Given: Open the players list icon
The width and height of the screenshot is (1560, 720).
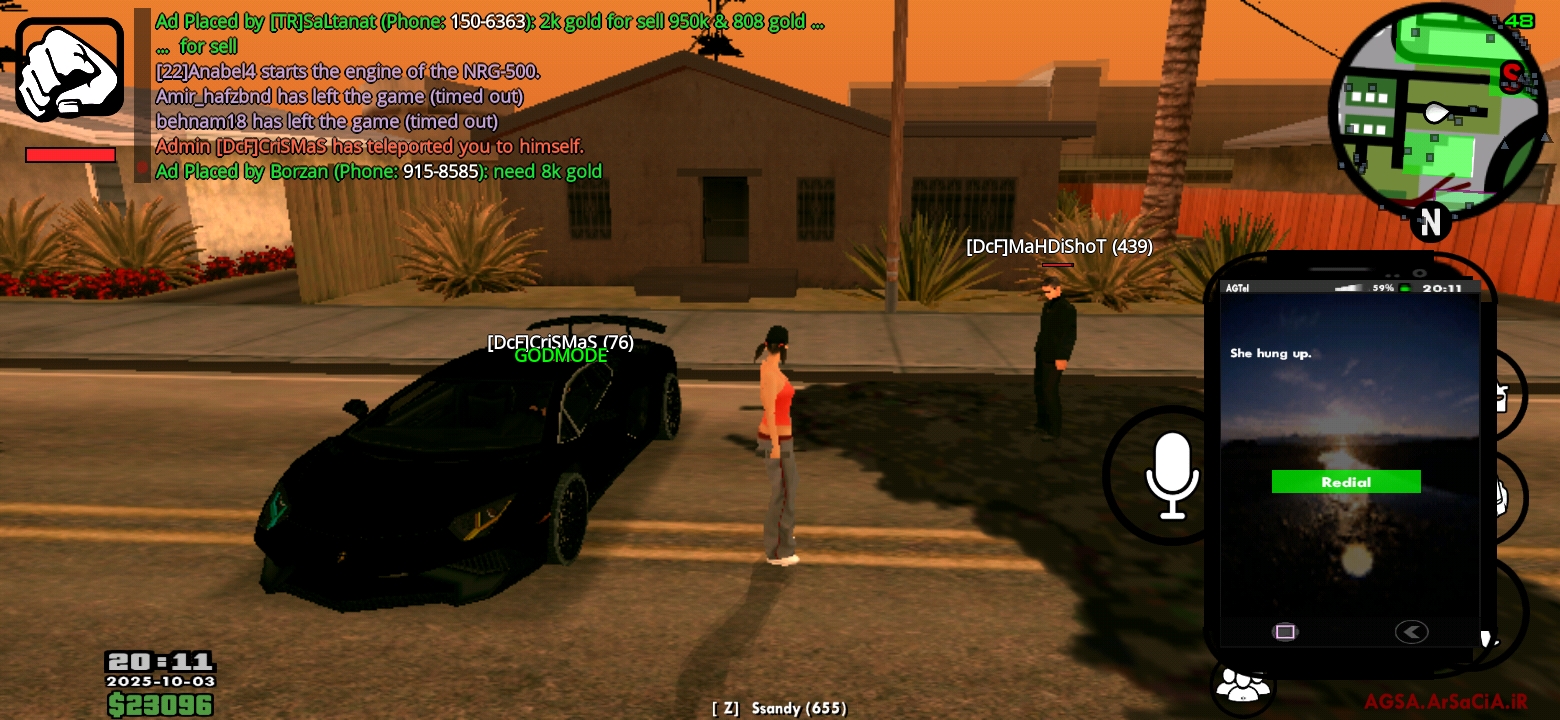Looking at the screenshot, I should coord(1240,686).
